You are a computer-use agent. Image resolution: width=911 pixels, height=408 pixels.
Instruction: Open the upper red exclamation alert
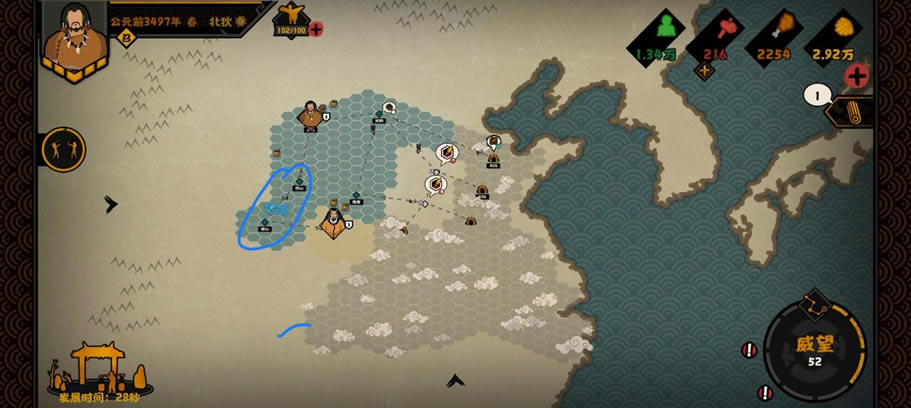click(749, 349)
